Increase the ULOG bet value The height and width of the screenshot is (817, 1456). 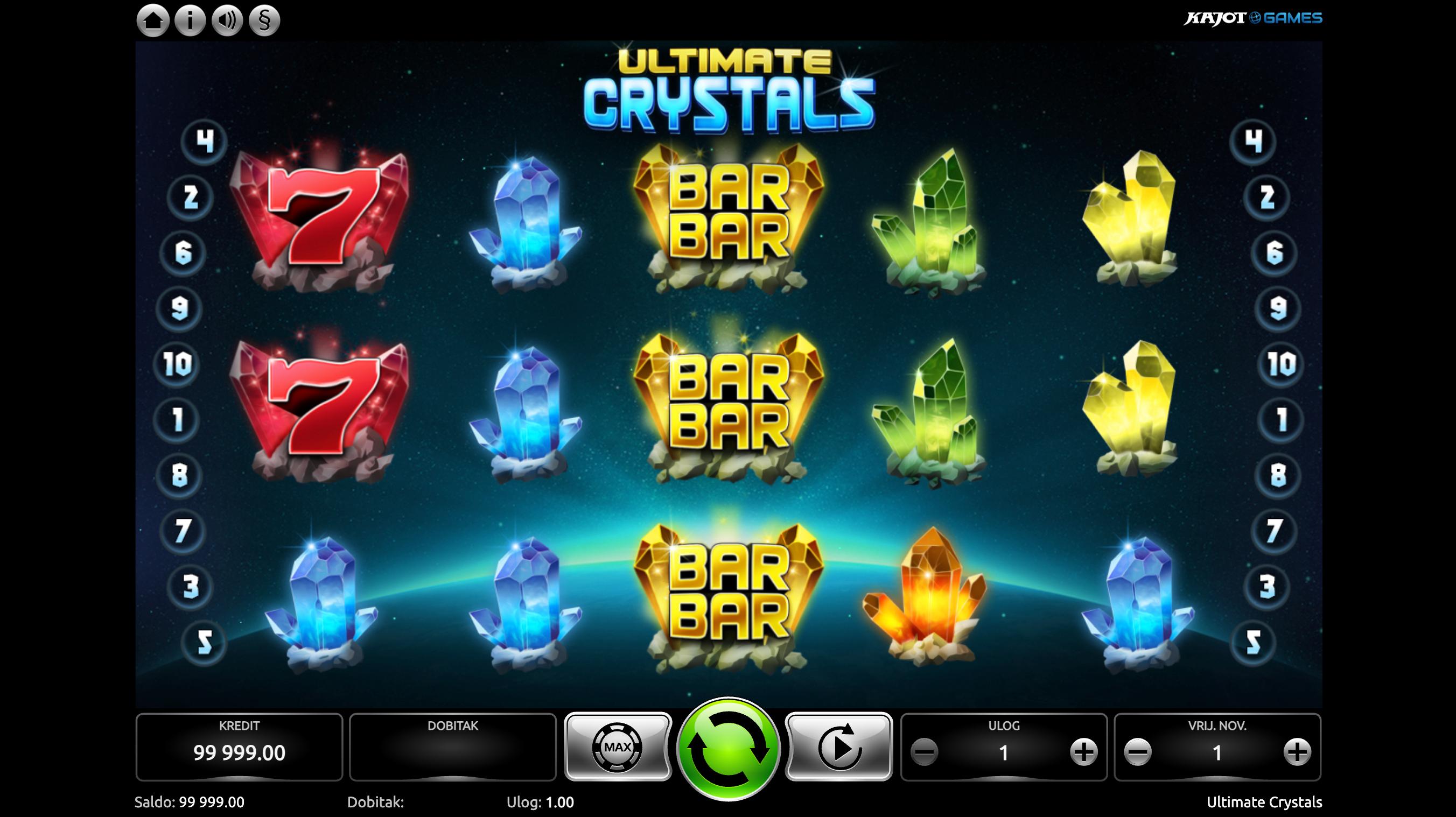[1083, 752]
